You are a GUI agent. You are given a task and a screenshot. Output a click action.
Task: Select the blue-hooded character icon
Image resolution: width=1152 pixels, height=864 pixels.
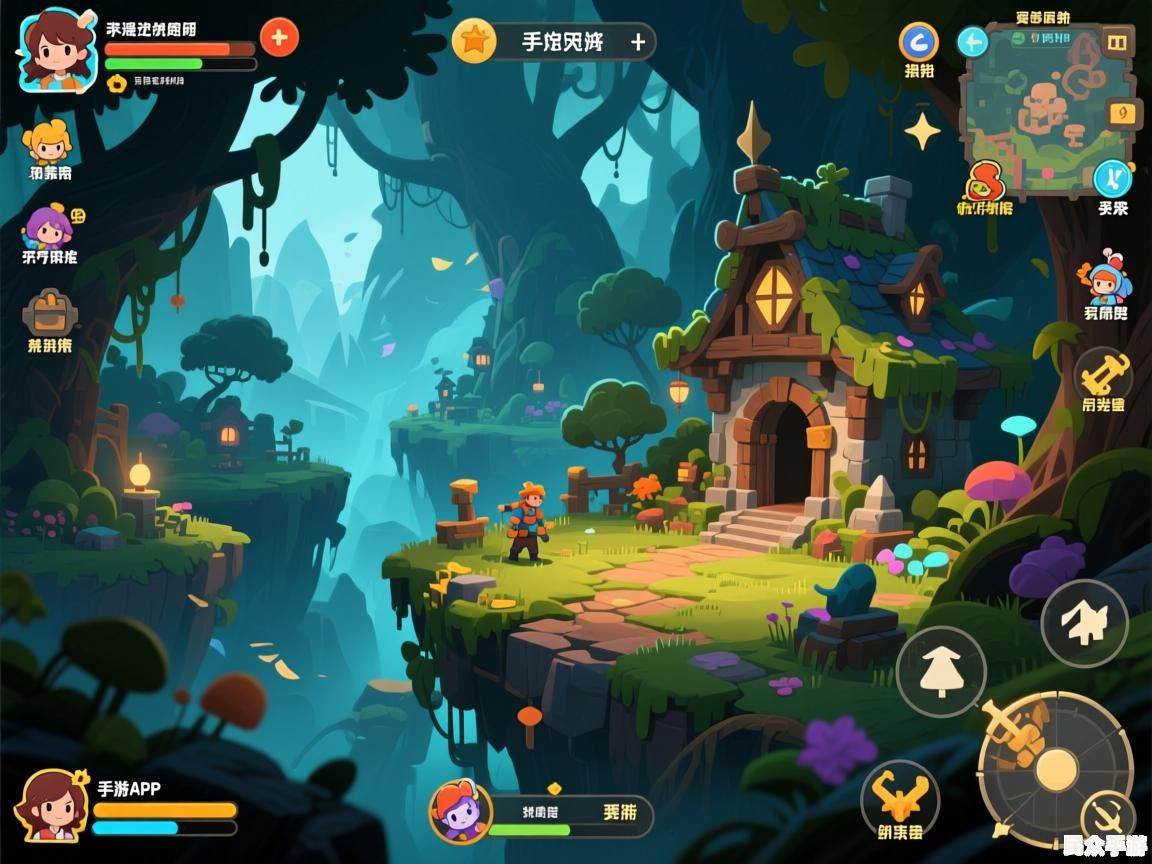tap(1104, 280)
